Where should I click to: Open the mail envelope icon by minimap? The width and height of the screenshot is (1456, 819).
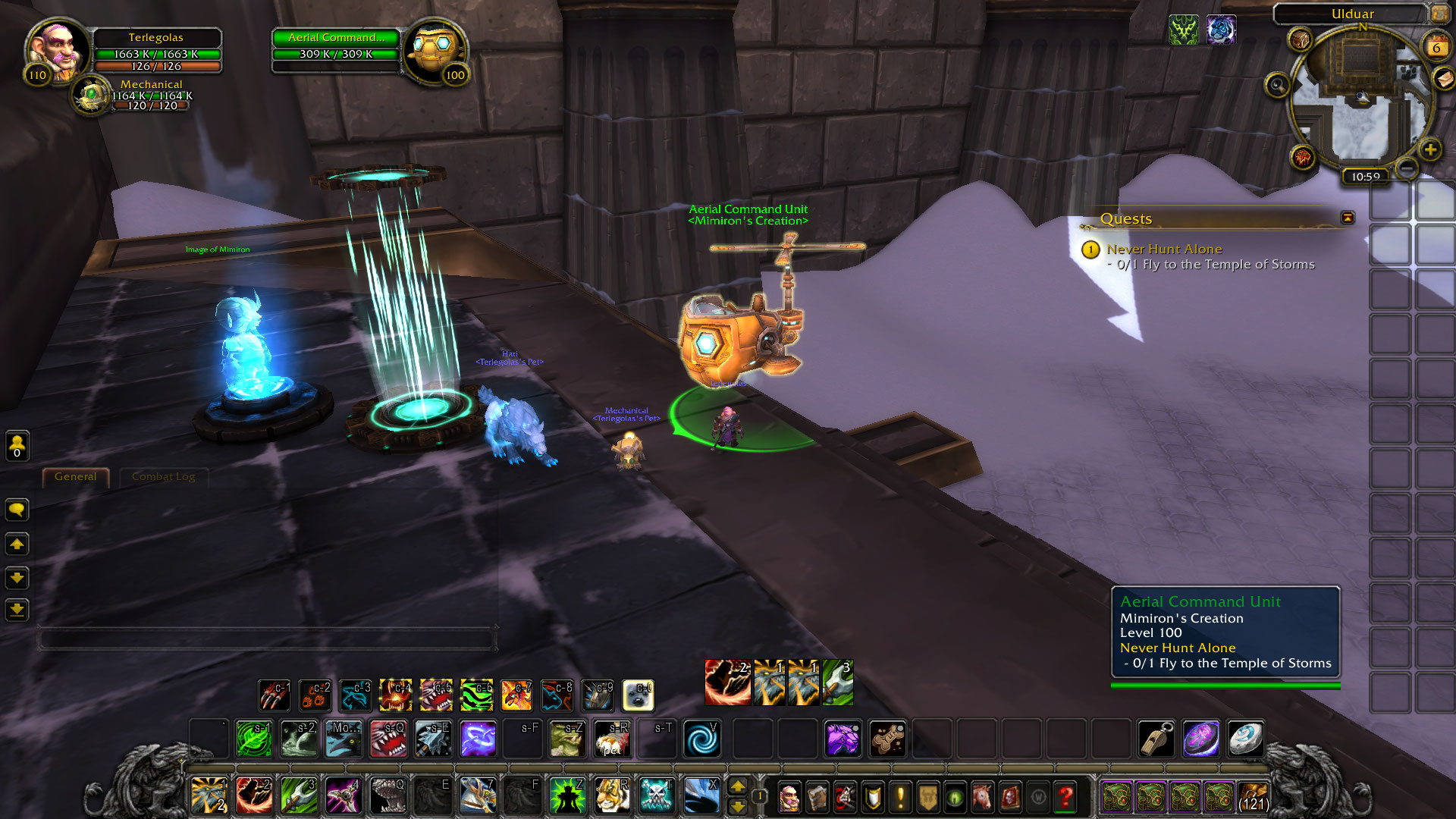(x=1444, y=78)
